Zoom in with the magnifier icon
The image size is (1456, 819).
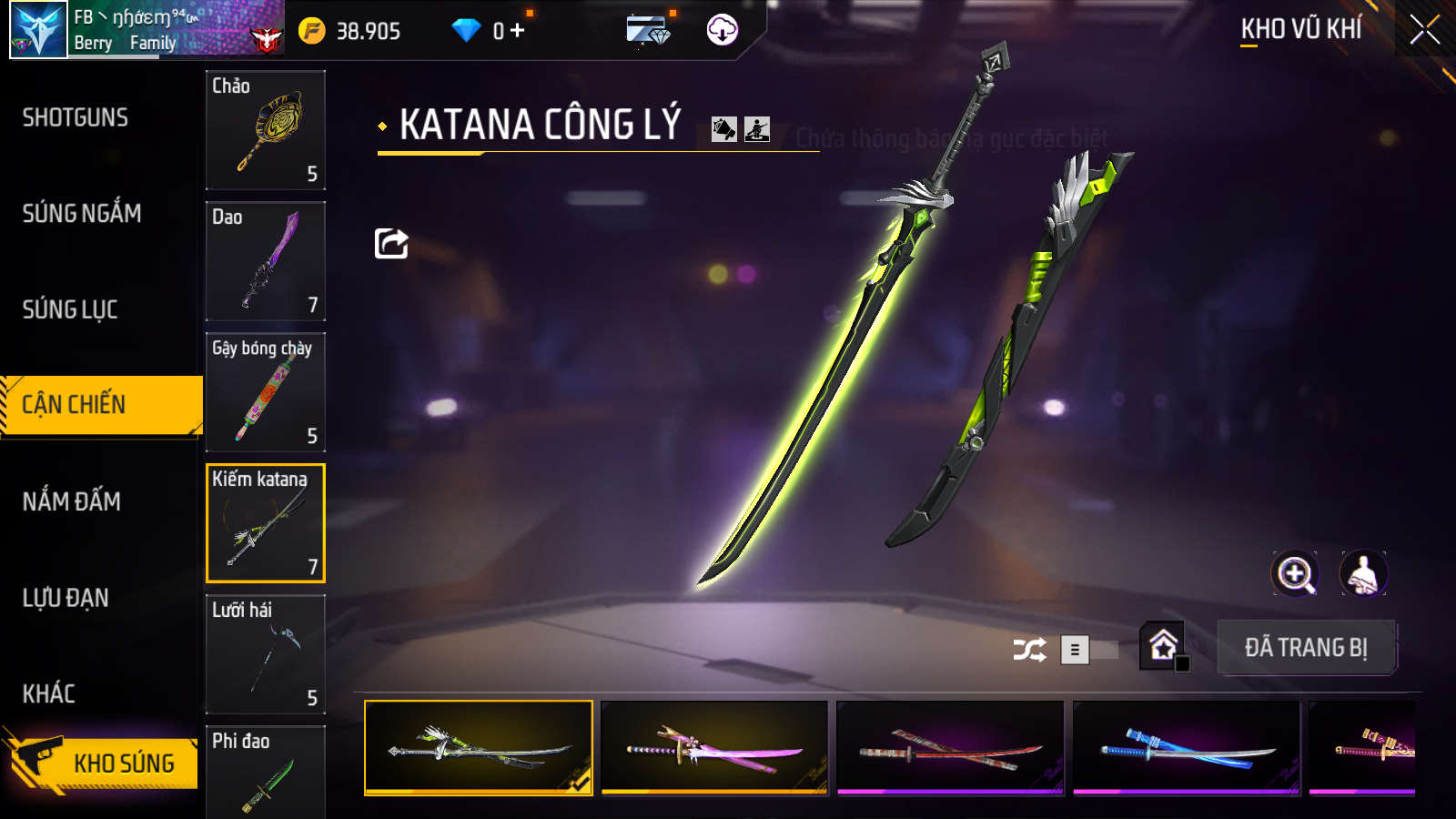(1294, 574)
